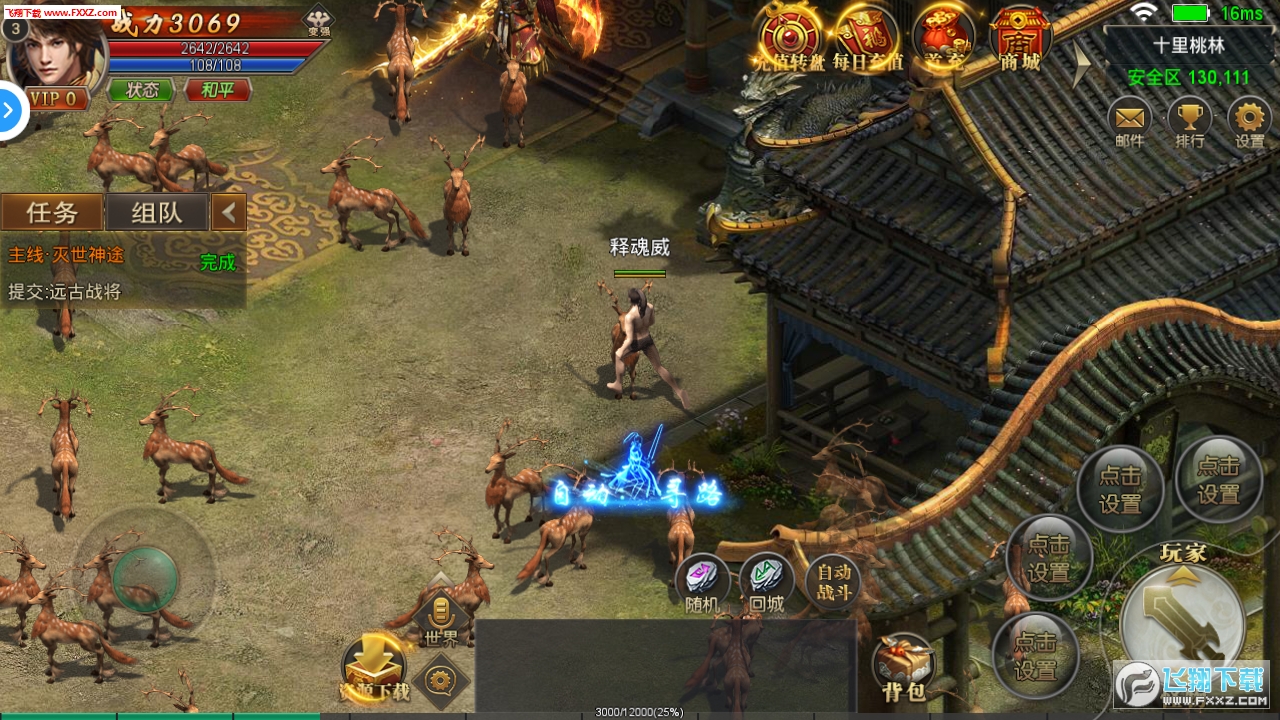This screenshot has height=720, width=1280.
Task: Use the 回城 return-to-town stone
Action: [x=767, y=582]
